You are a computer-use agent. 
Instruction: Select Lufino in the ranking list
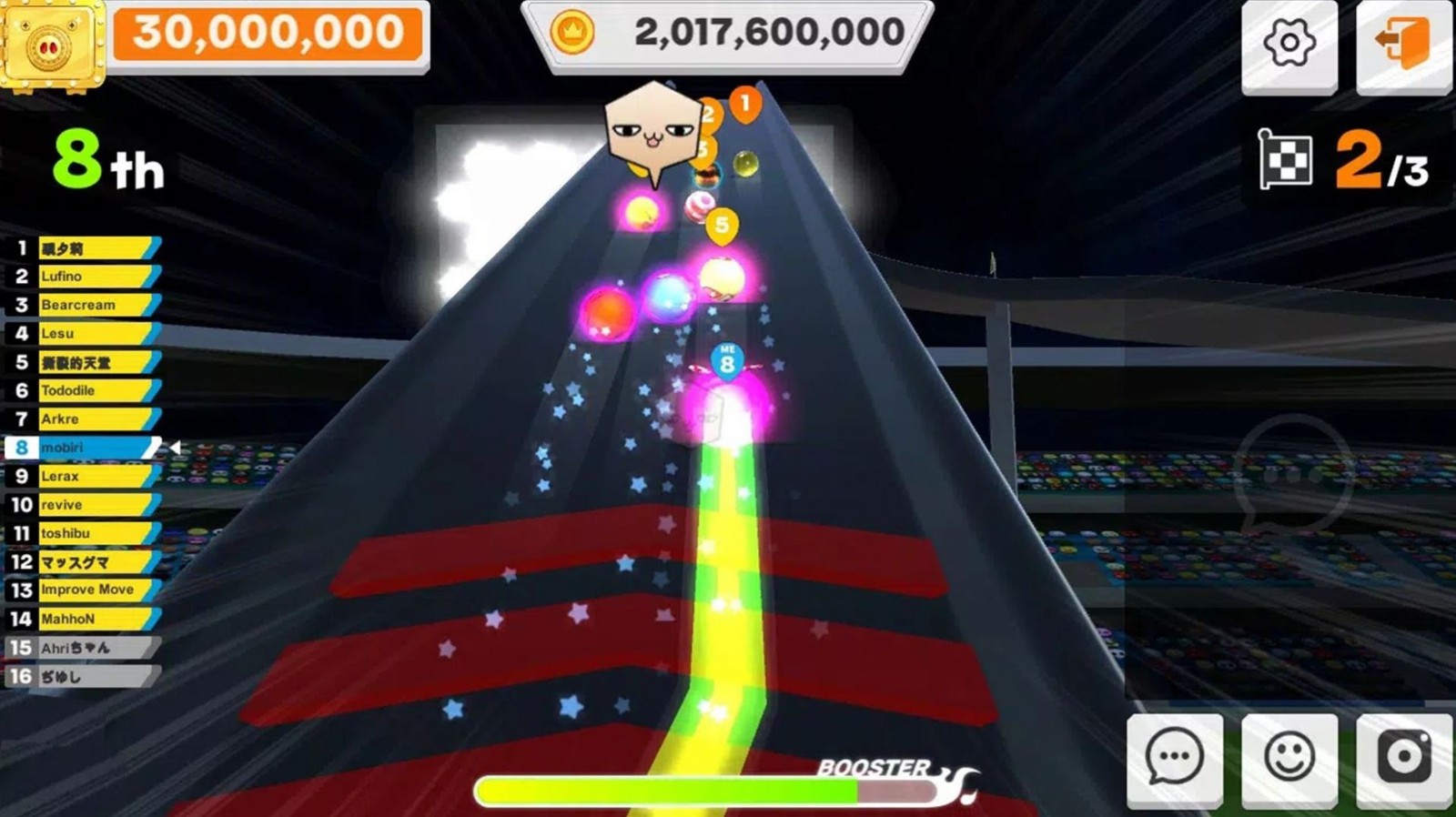(91, 277)
